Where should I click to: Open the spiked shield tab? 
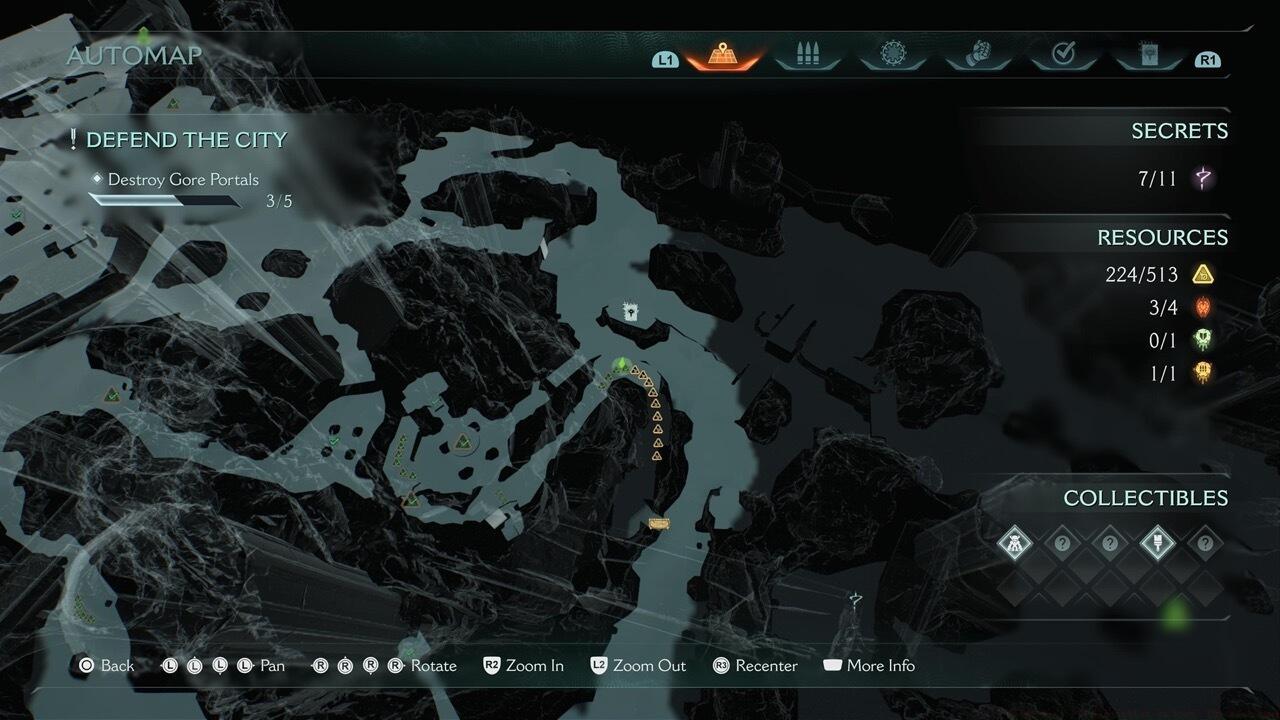891,55
